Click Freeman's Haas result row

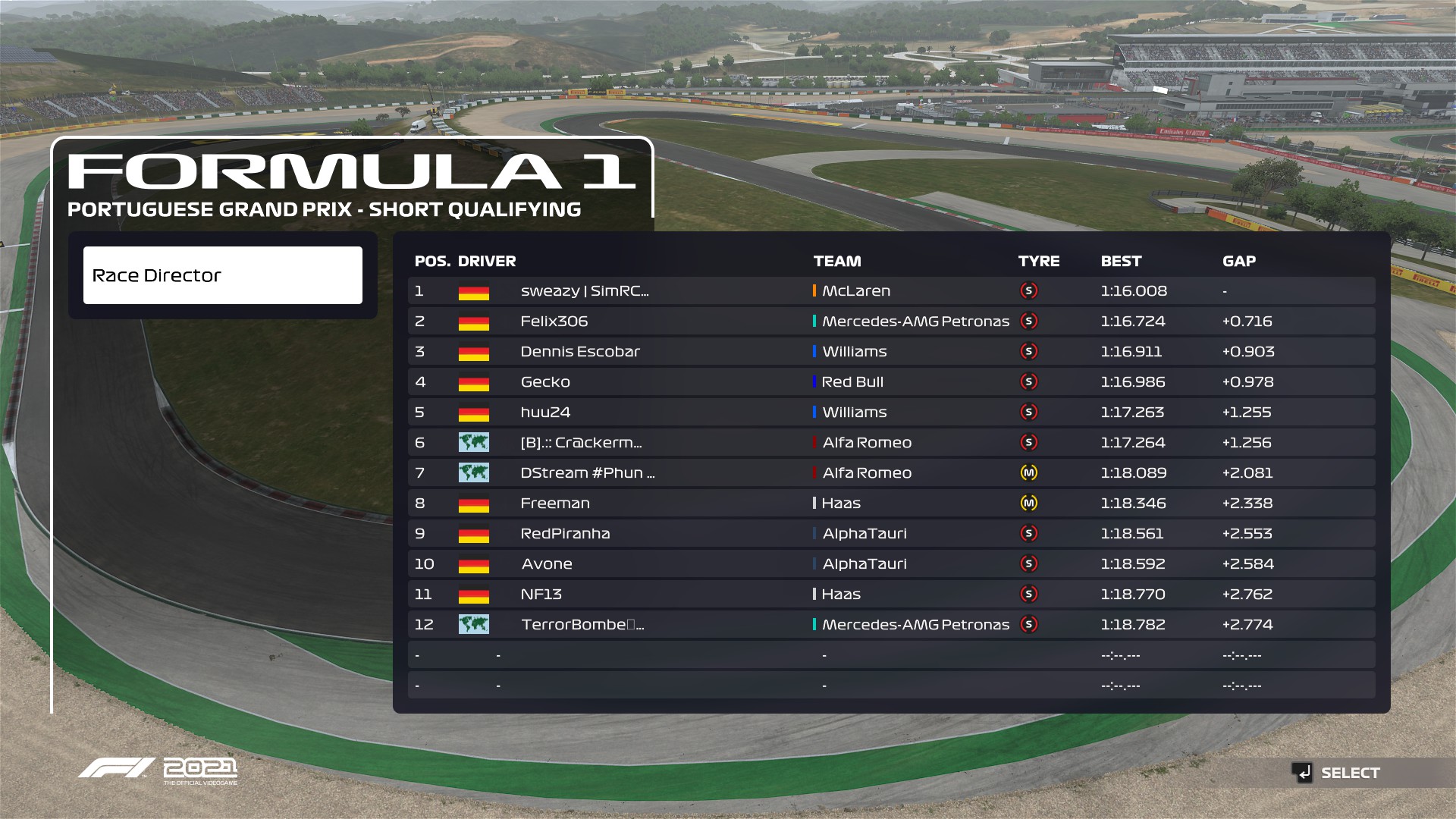pyautogui.click(x=555, y=504)
